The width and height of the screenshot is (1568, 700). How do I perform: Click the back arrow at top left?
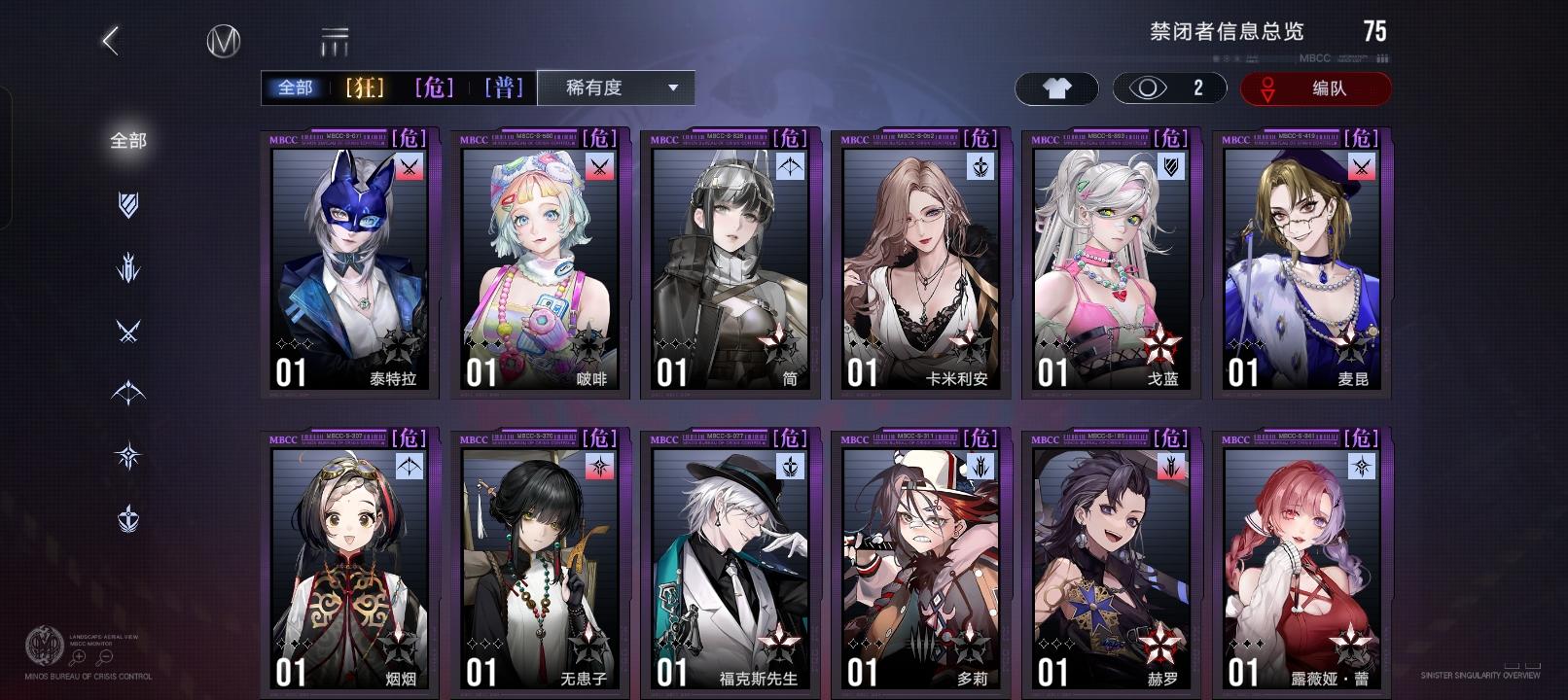(x=111, y=41)
